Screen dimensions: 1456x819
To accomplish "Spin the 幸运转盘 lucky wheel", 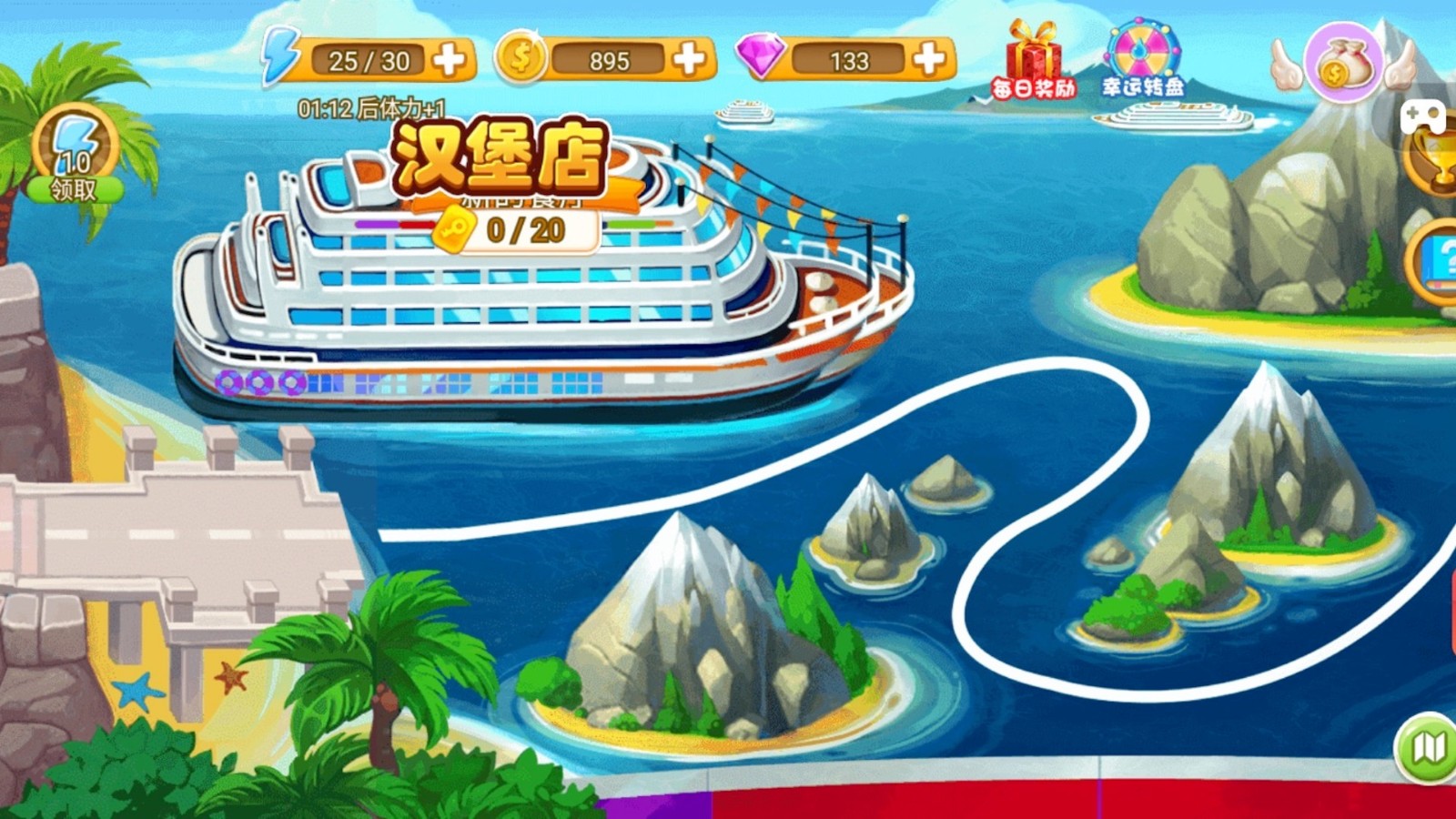I will point(1142,56).
